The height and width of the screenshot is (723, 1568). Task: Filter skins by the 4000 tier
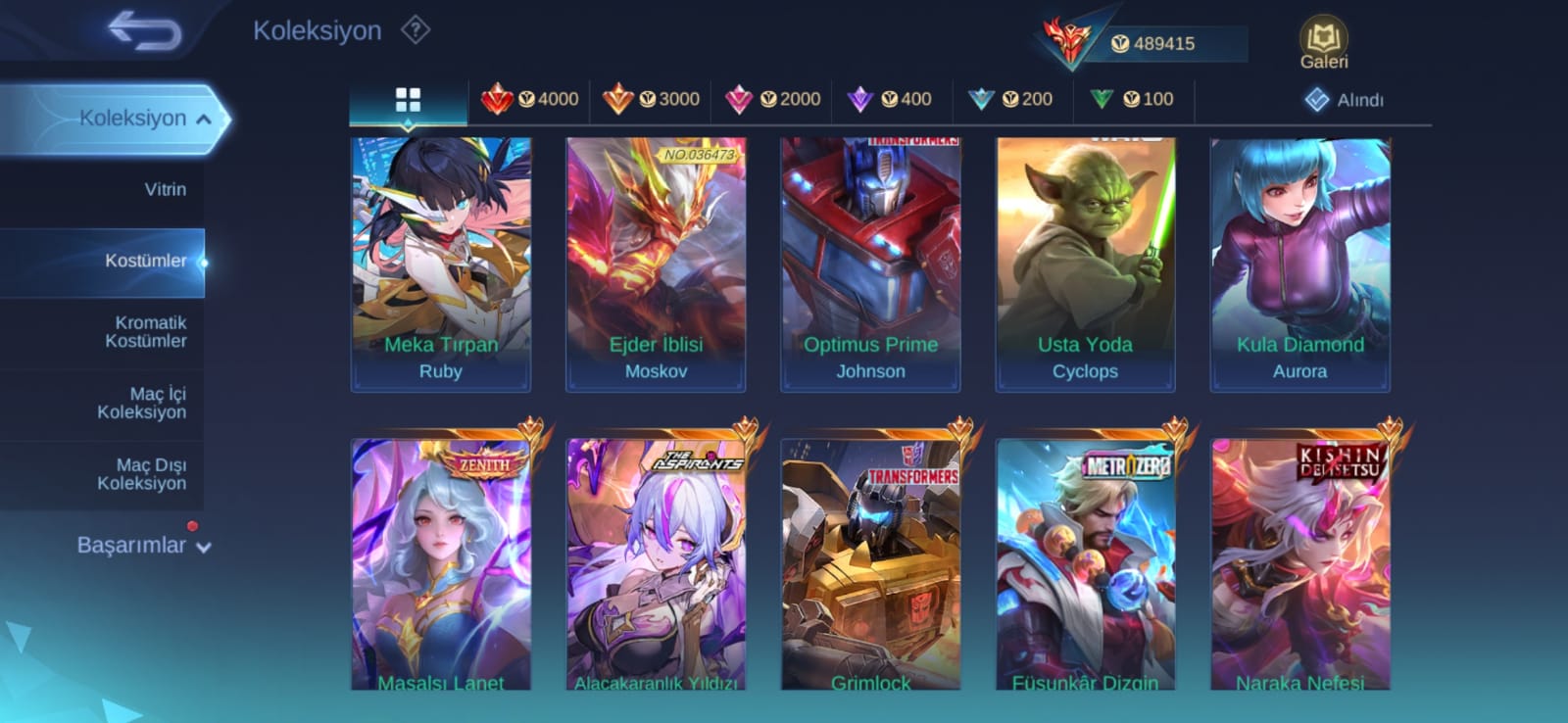[x=530, y=99]
